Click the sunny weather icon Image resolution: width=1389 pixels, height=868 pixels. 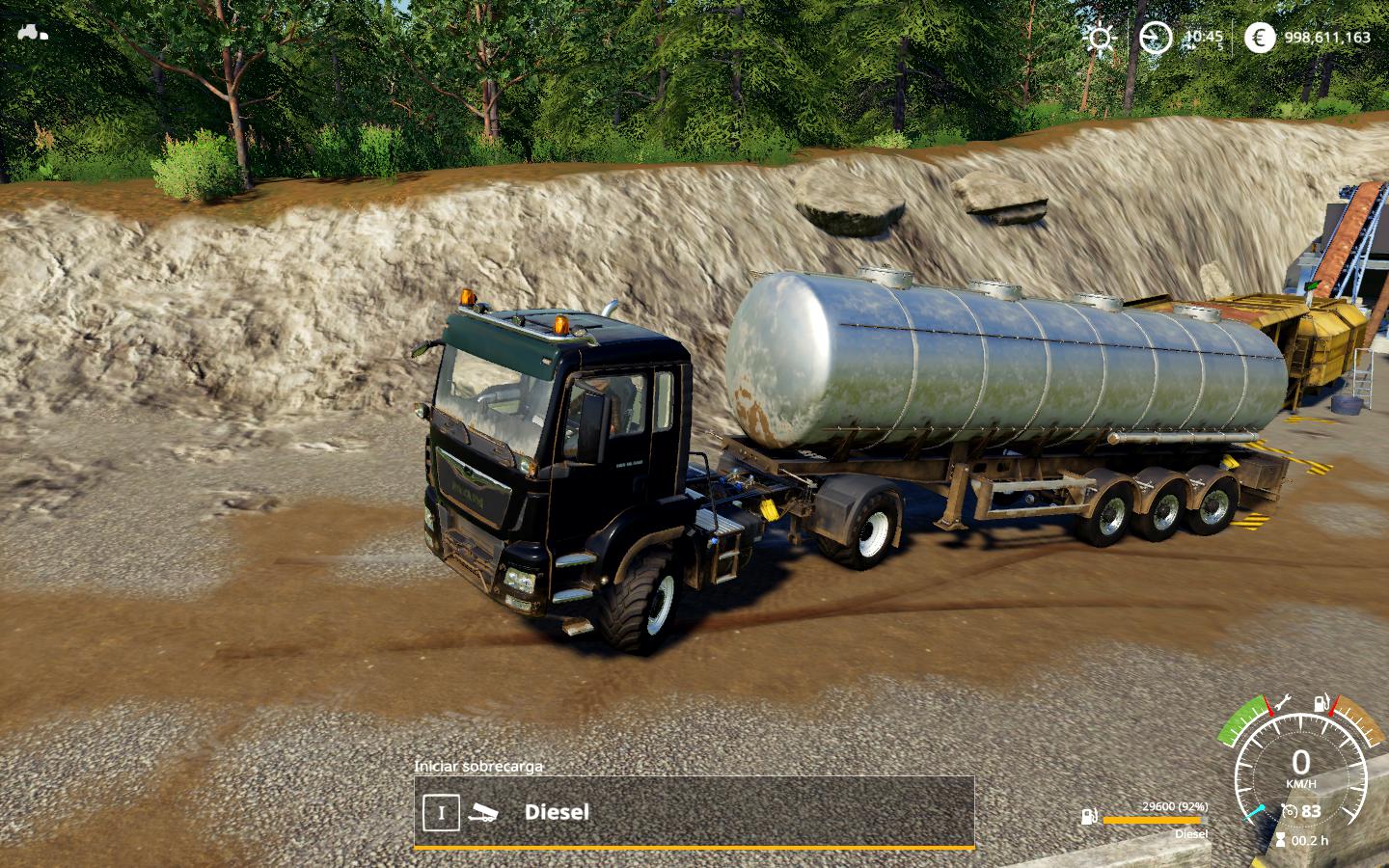1099,38
